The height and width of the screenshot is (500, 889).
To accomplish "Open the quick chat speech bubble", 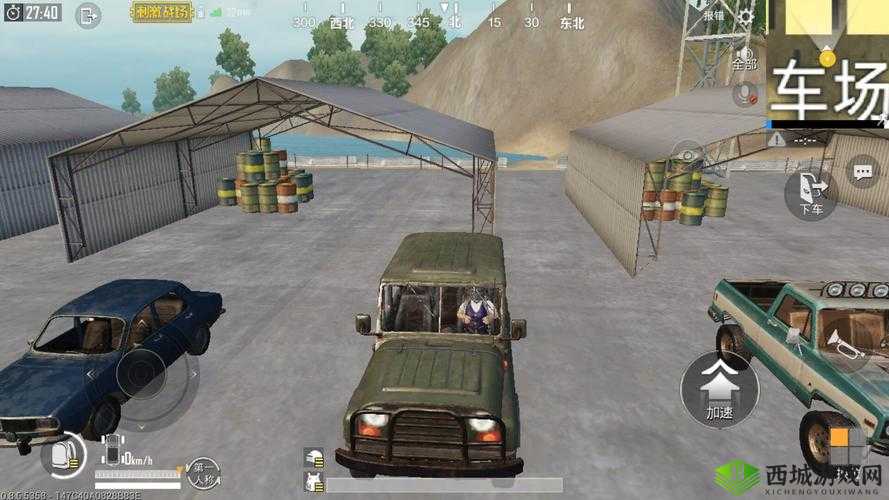I will point(862,172).
